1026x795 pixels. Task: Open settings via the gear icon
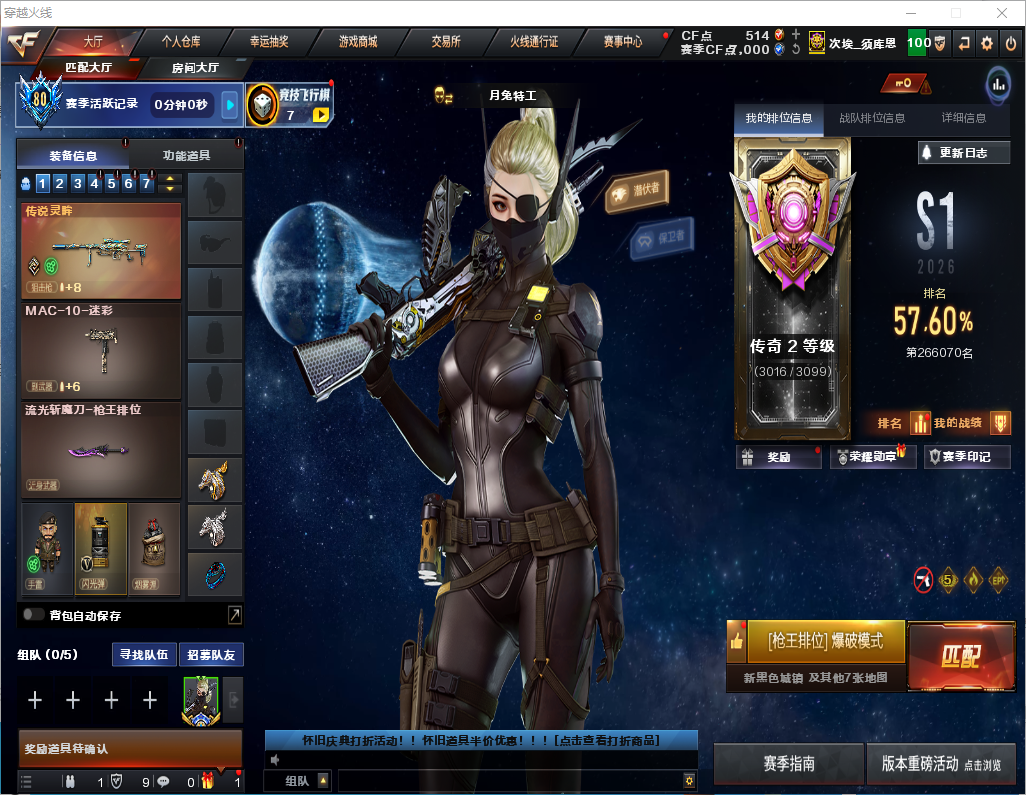click(x=987, y=43)
